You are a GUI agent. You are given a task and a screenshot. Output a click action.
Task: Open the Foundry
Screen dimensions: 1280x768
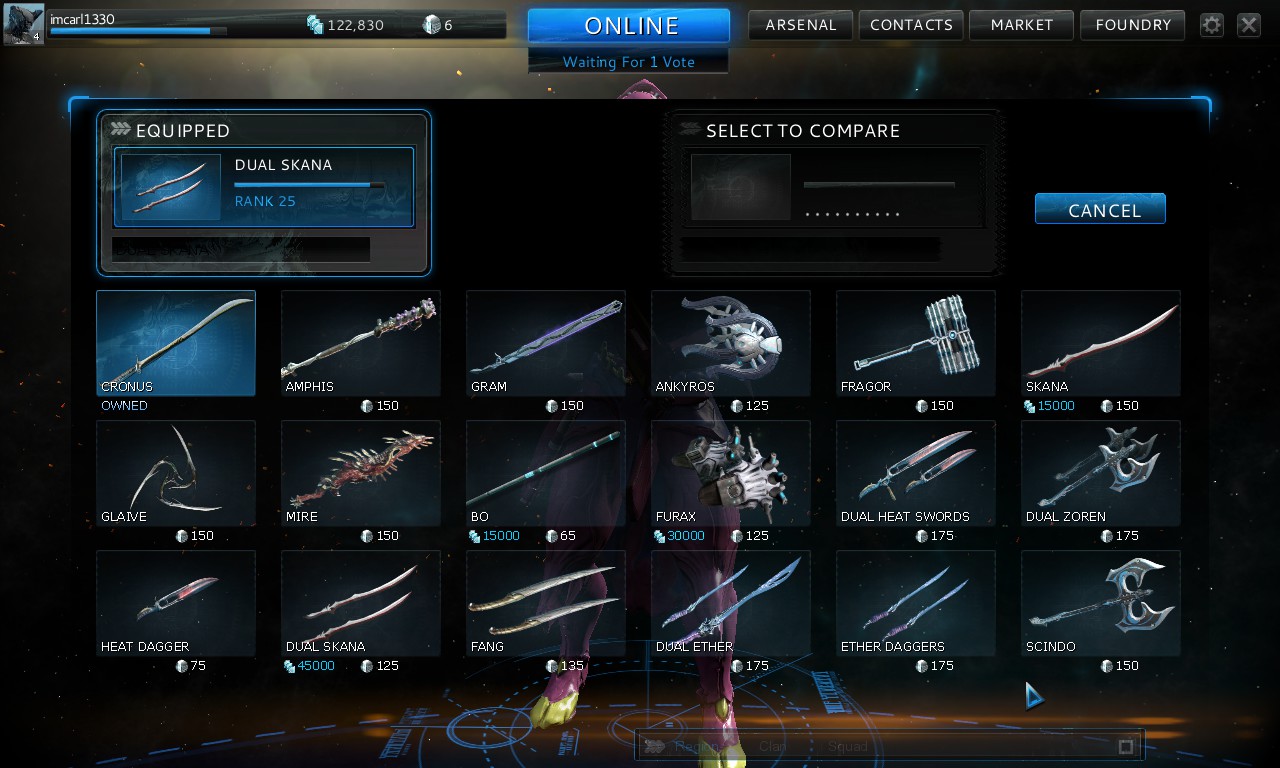pos(1132,25)
